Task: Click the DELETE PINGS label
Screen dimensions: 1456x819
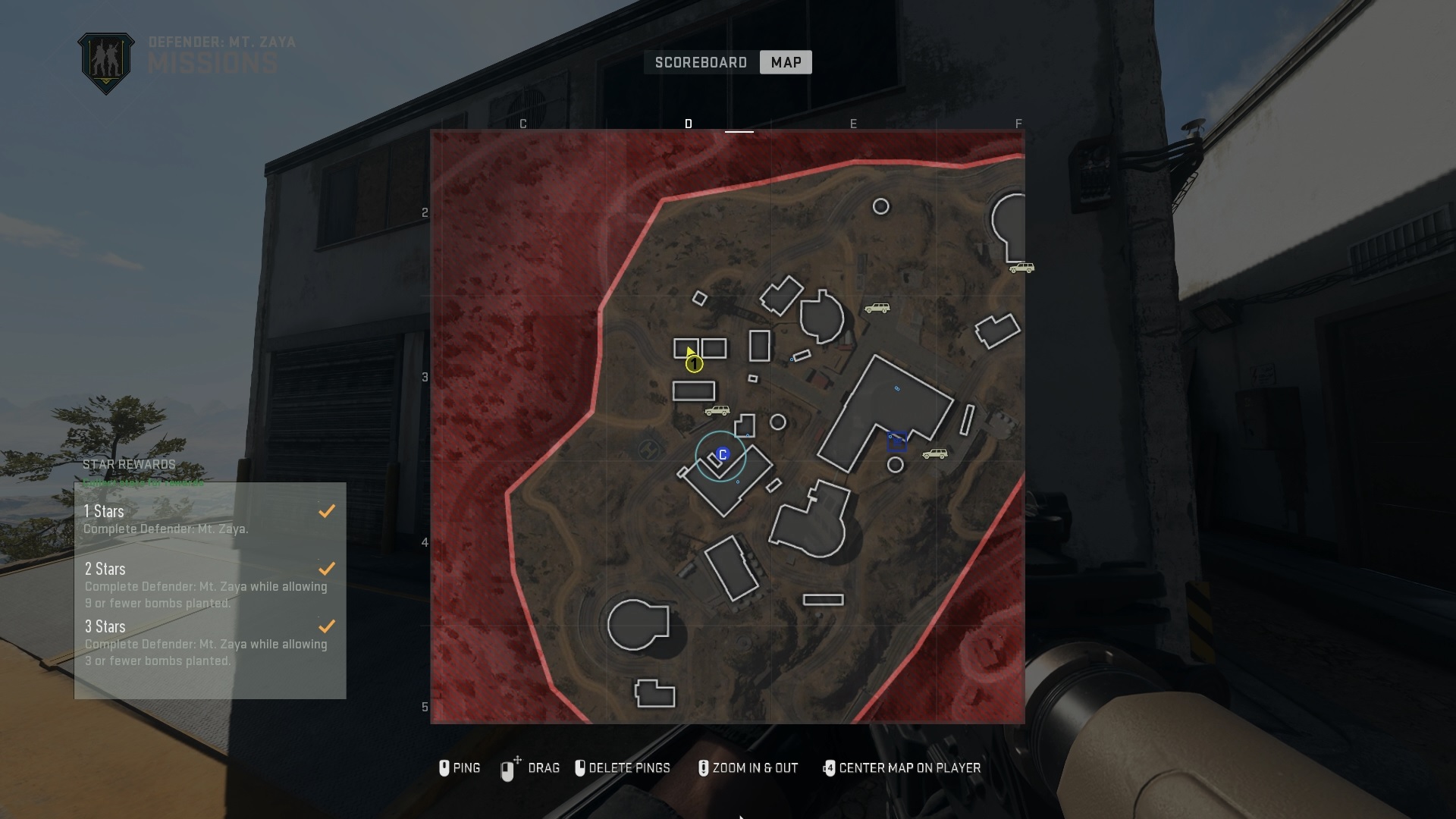Action: tap(630, 768)
